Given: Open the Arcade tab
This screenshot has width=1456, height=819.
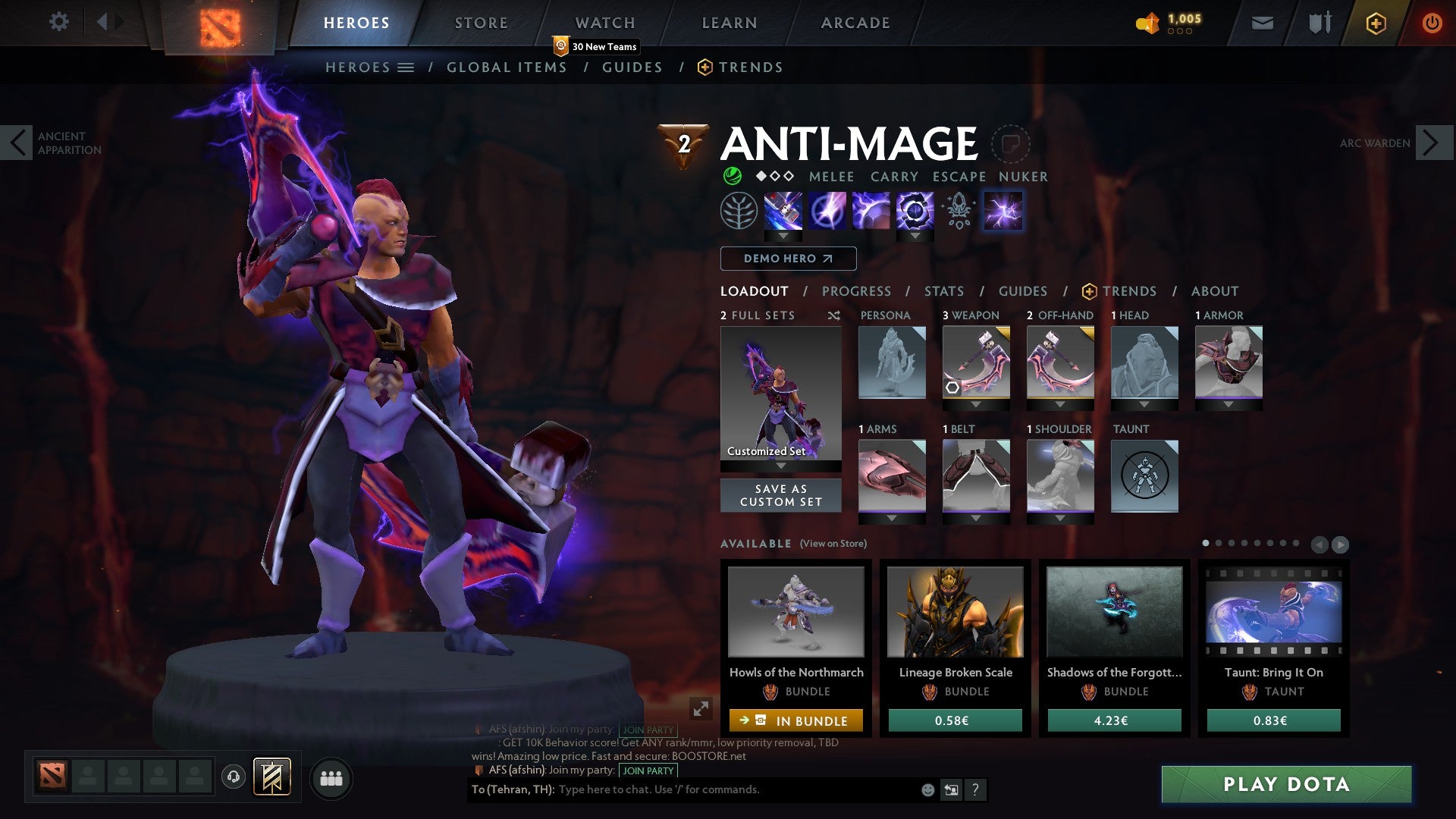Looking at the screenshot, I should [855, 23].
